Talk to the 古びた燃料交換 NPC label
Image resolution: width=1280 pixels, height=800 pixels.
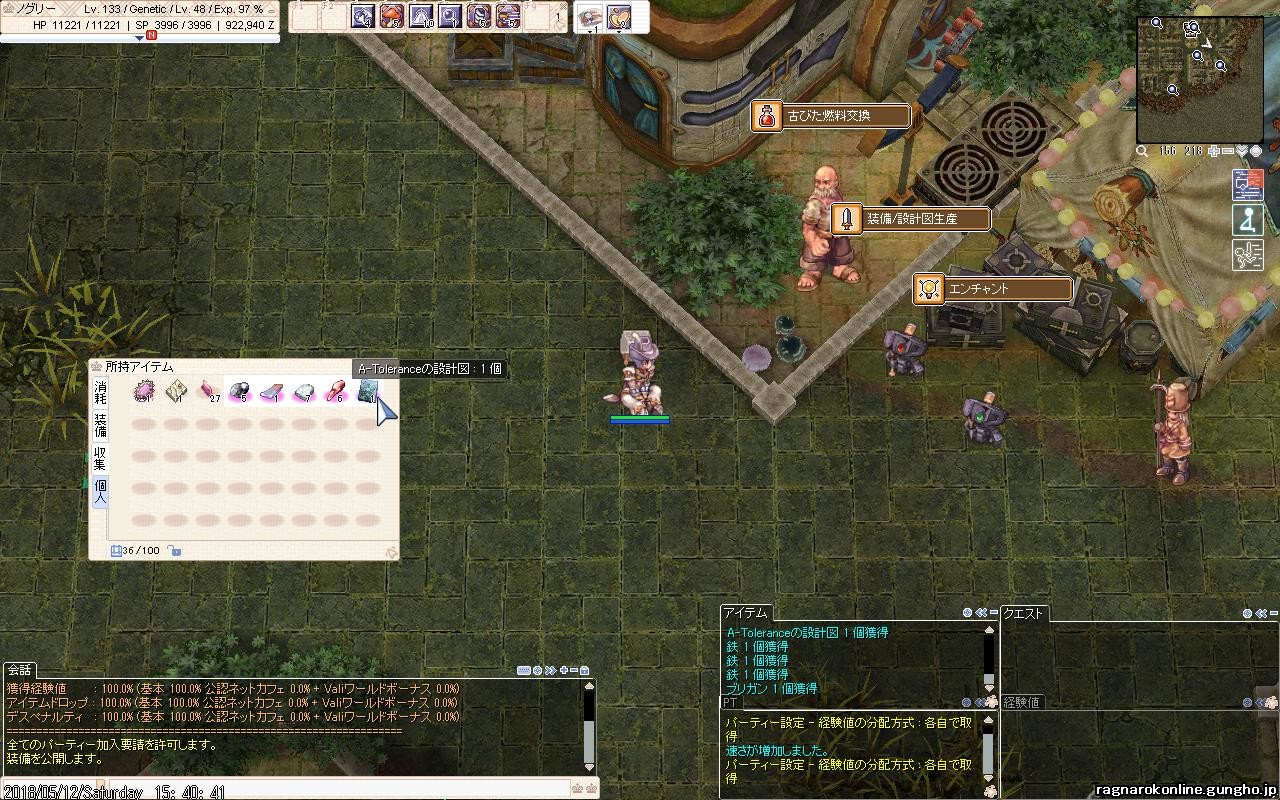(831, 116)
